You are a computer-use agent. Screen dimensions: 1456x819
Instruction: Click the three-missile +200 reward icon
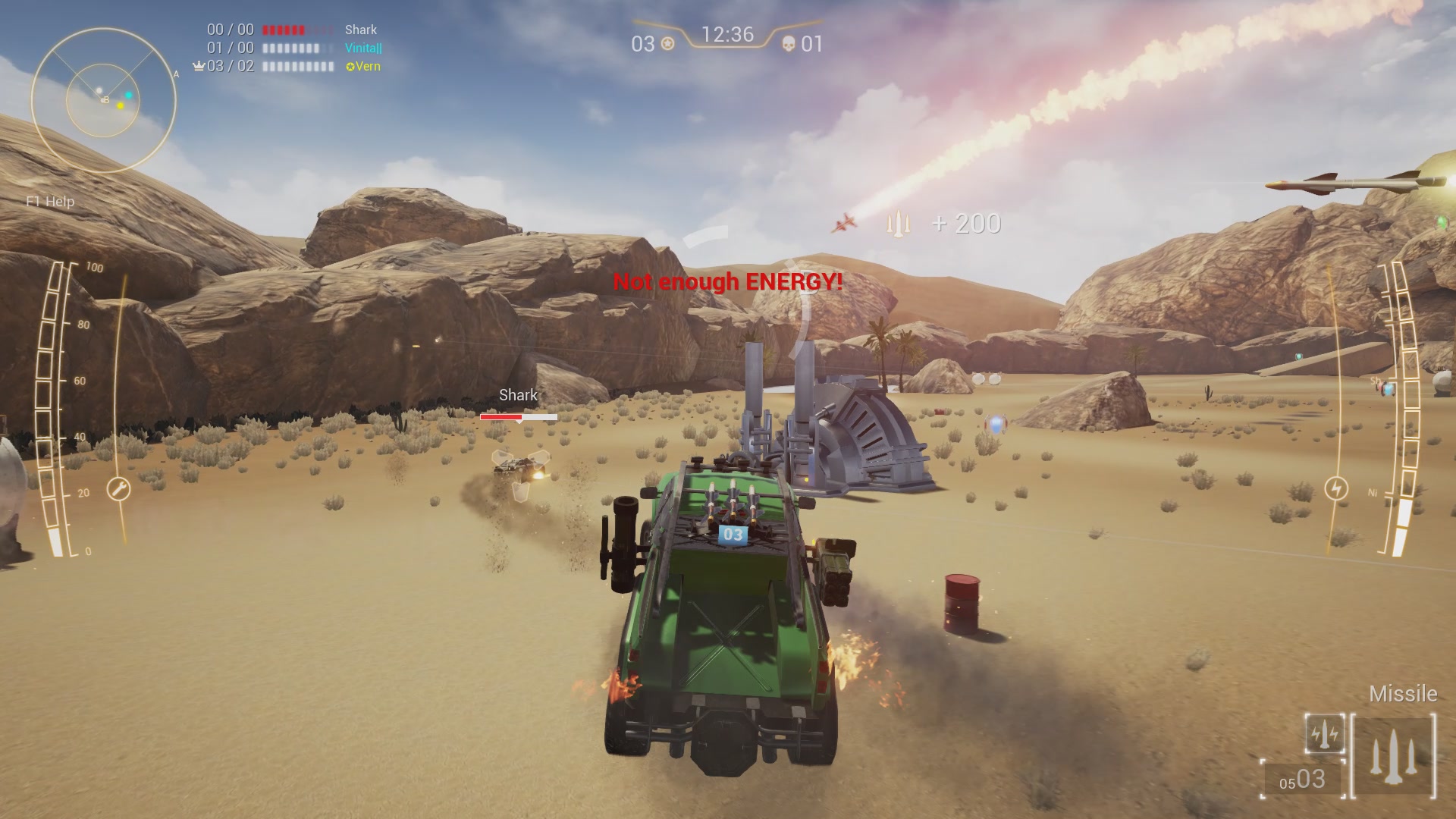tap(899, 224)
